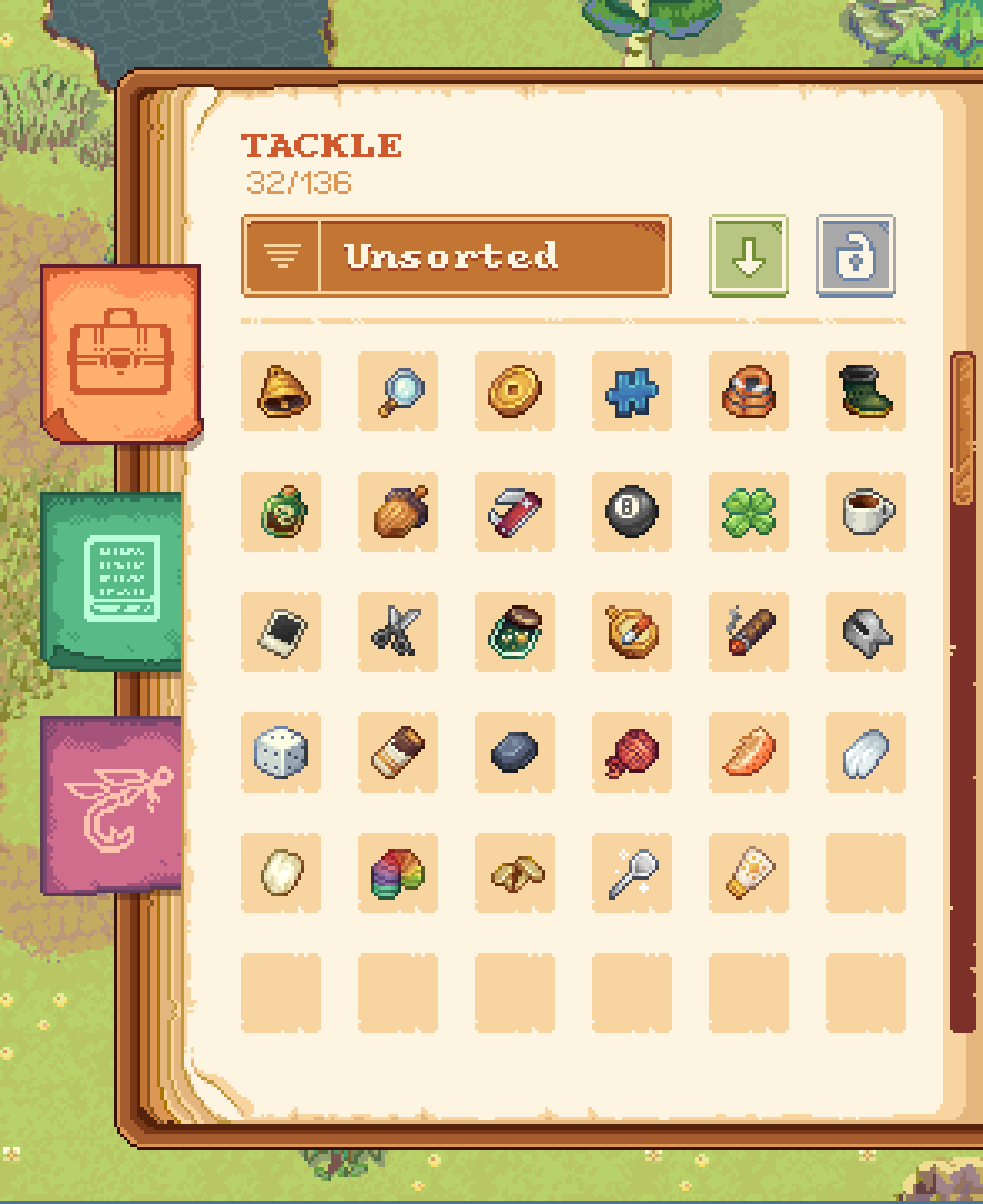This screenshot has width=983, height=1204.
Task: Pick the blue puzzle piece
Action: (x=631, y=391)
